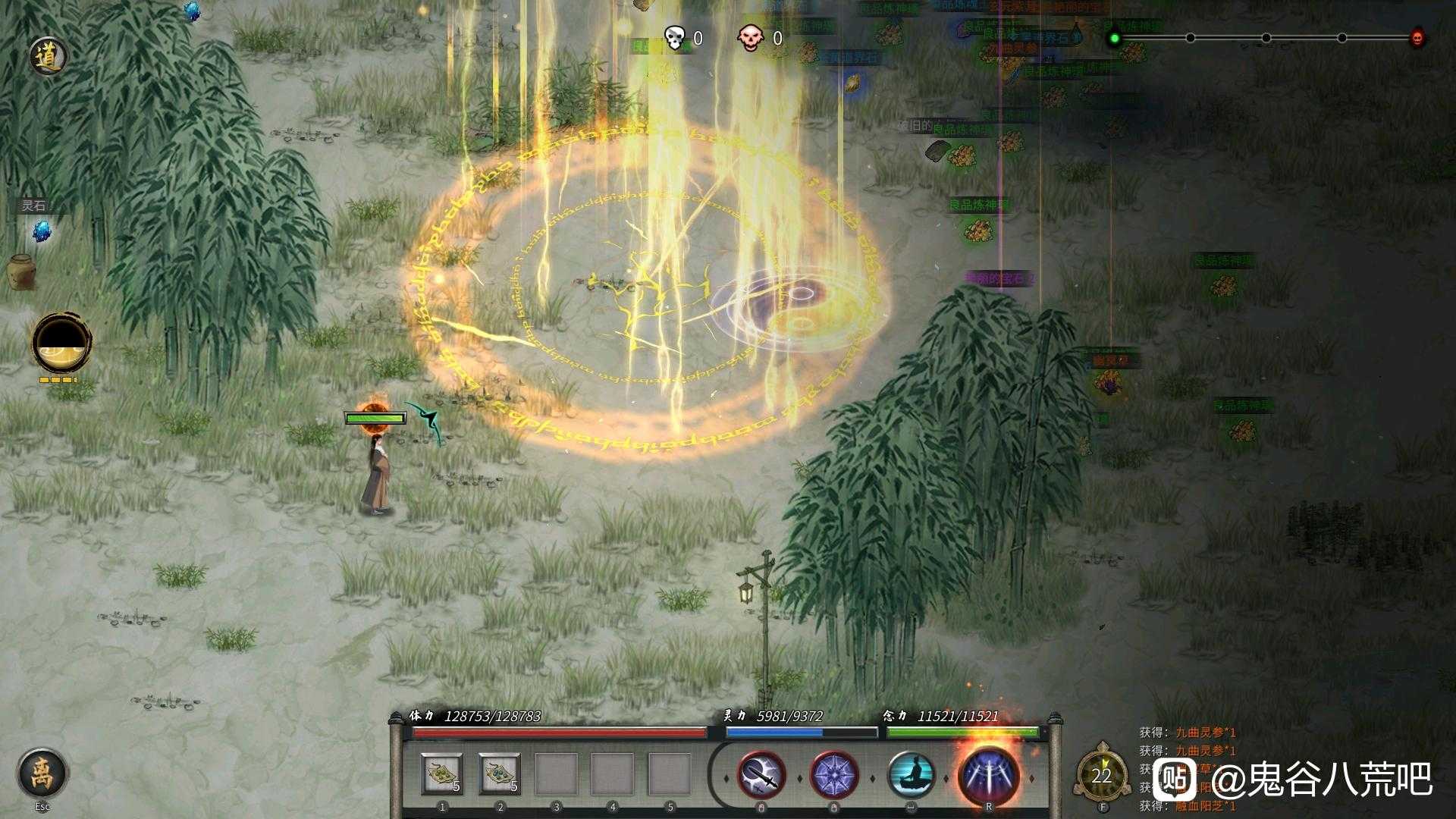Click empty hotbar slot 3

[x=555, y=775]
